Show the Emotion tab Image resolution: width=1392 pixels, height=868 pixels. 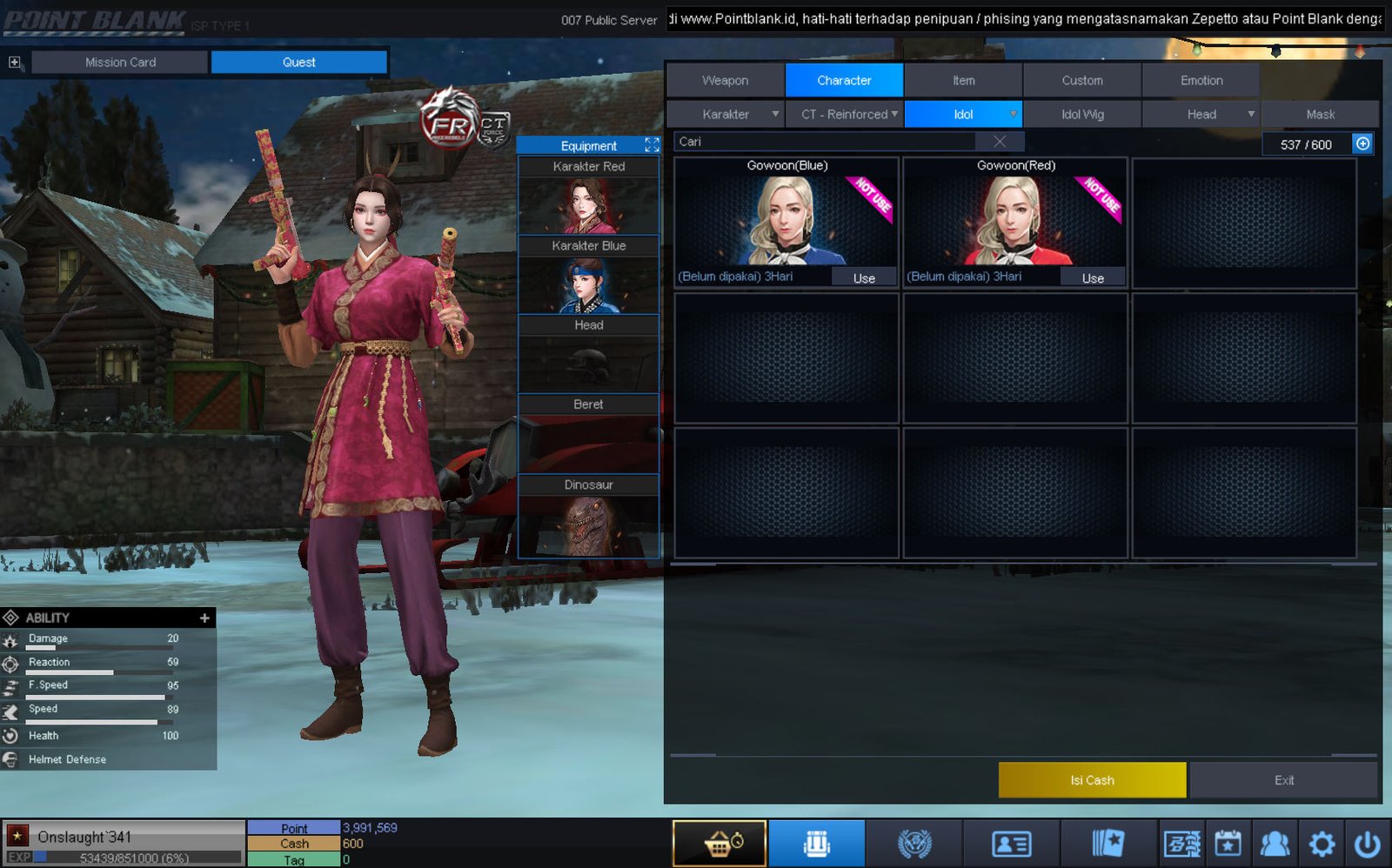pyautogui.click(x=1201, y=80)
